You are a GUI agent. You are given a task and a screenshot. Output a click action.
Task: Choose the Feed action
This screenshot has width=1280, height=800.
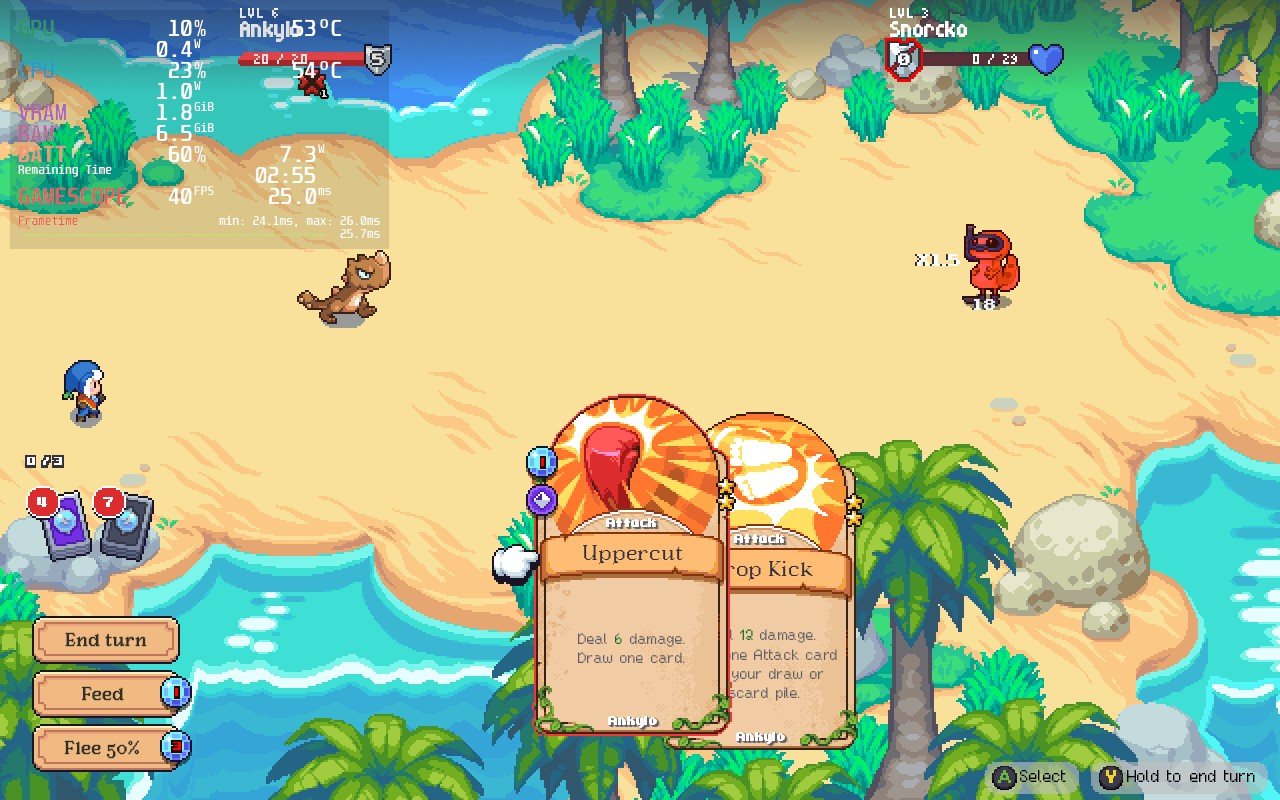pyautogui.click(x=104, y=694)
